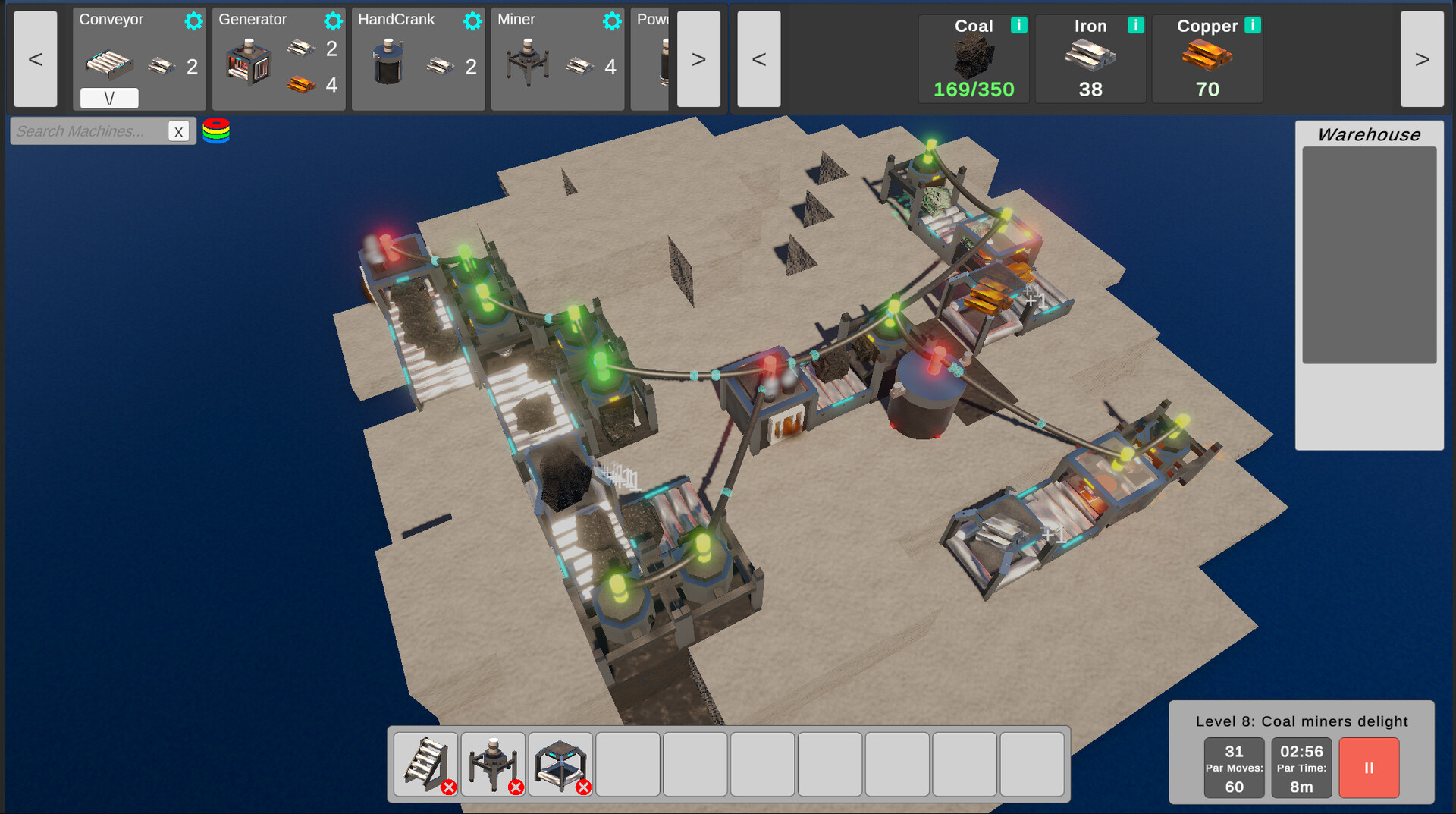The width and height of the screenshot is (1456, 814).
Task: Expand the Conveyor variant dropdown marked V
Action: pyautogui.click(x=108, y=98)
